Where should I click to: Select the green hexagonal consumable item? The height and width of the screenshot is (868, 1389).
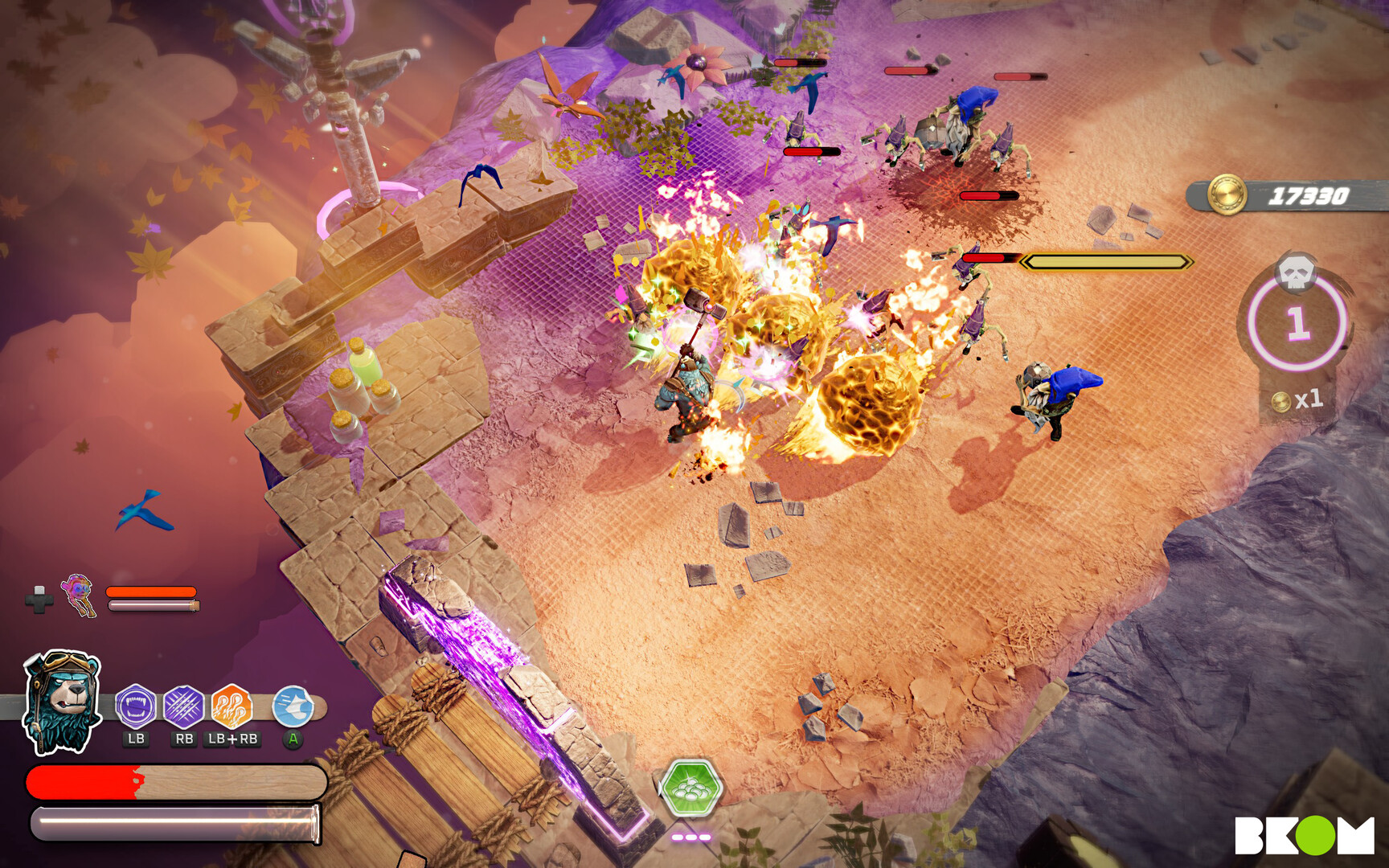point(690,788)
